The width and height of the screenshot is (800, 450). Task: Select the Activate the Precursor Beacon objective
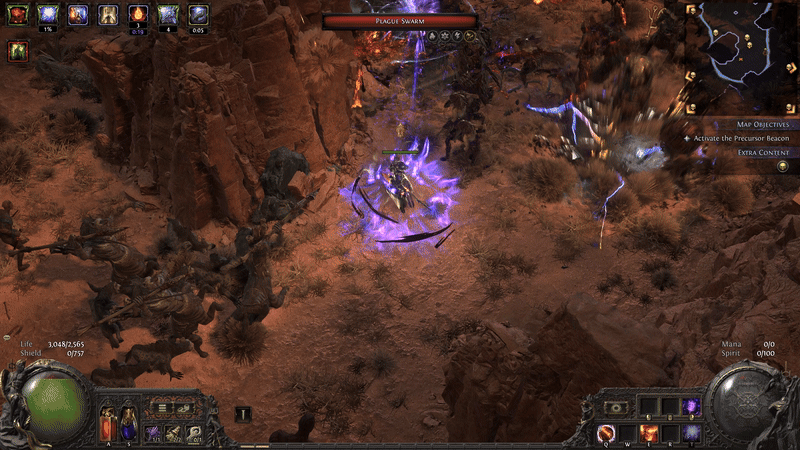(x=741, y=137)
